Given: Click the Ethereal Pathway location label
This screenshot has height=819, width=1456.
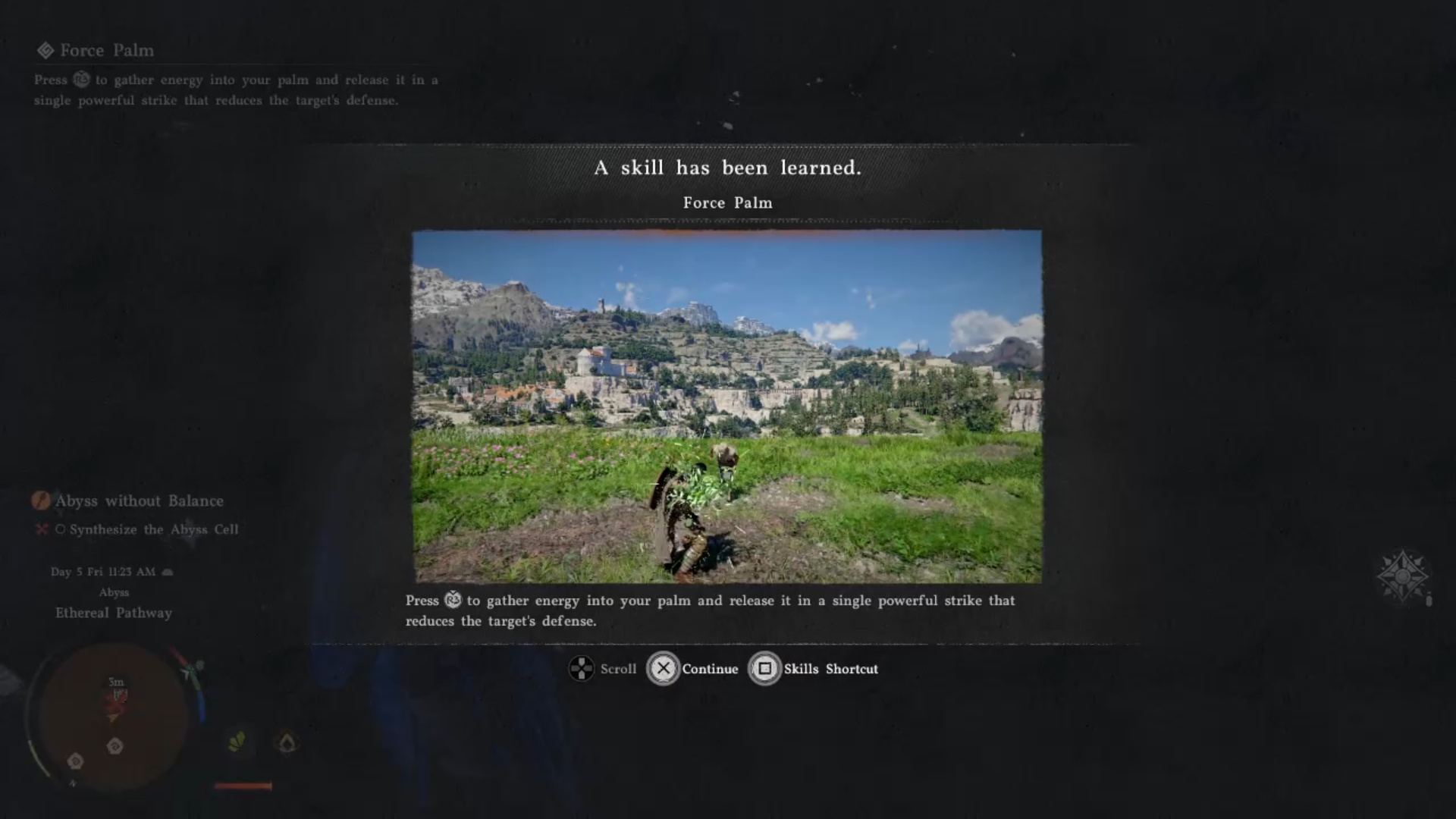Looking at the screenshot, I should [x=113, y=613].
